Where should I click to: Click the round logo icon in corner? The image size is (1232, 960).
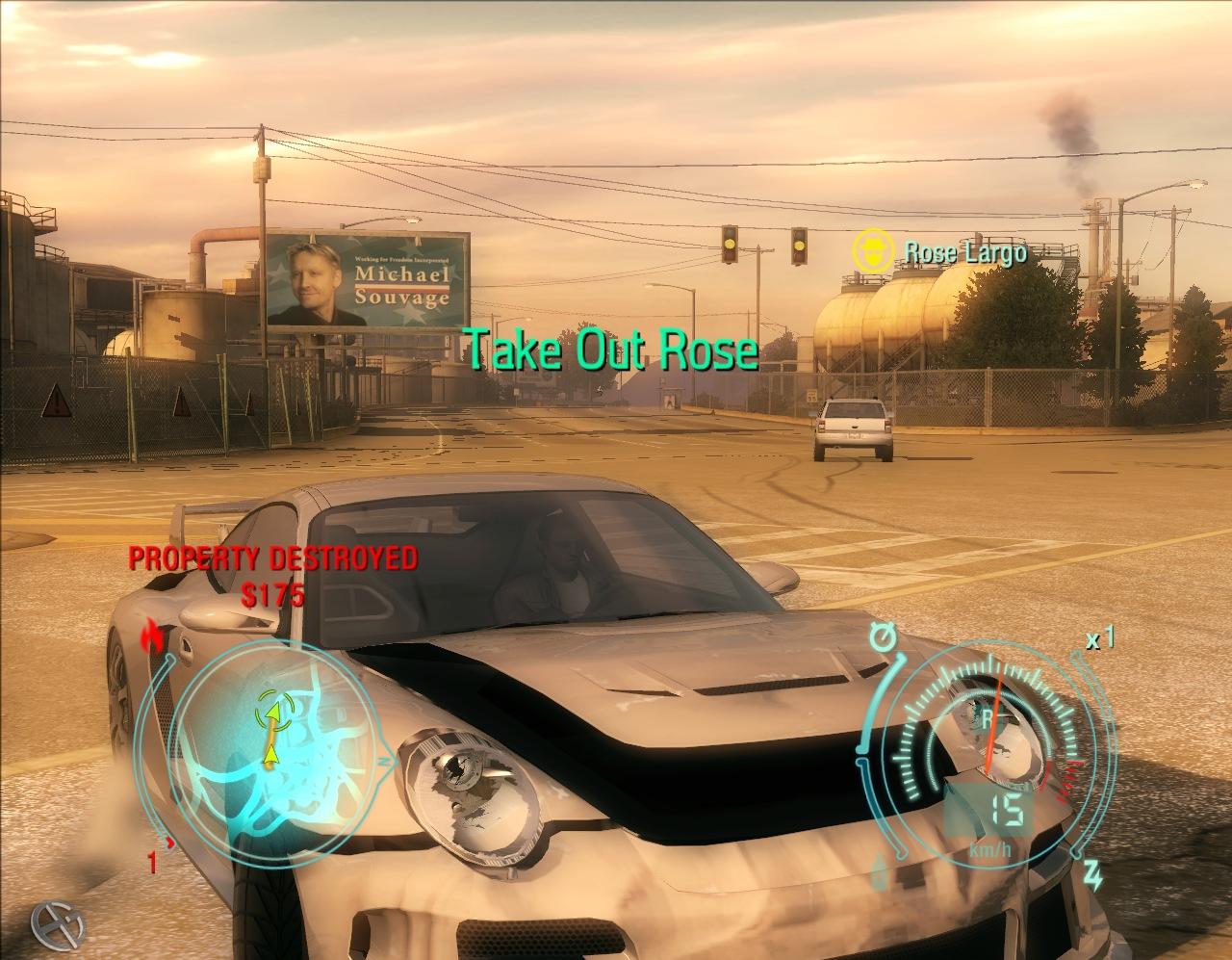click(x=57, y=924)
